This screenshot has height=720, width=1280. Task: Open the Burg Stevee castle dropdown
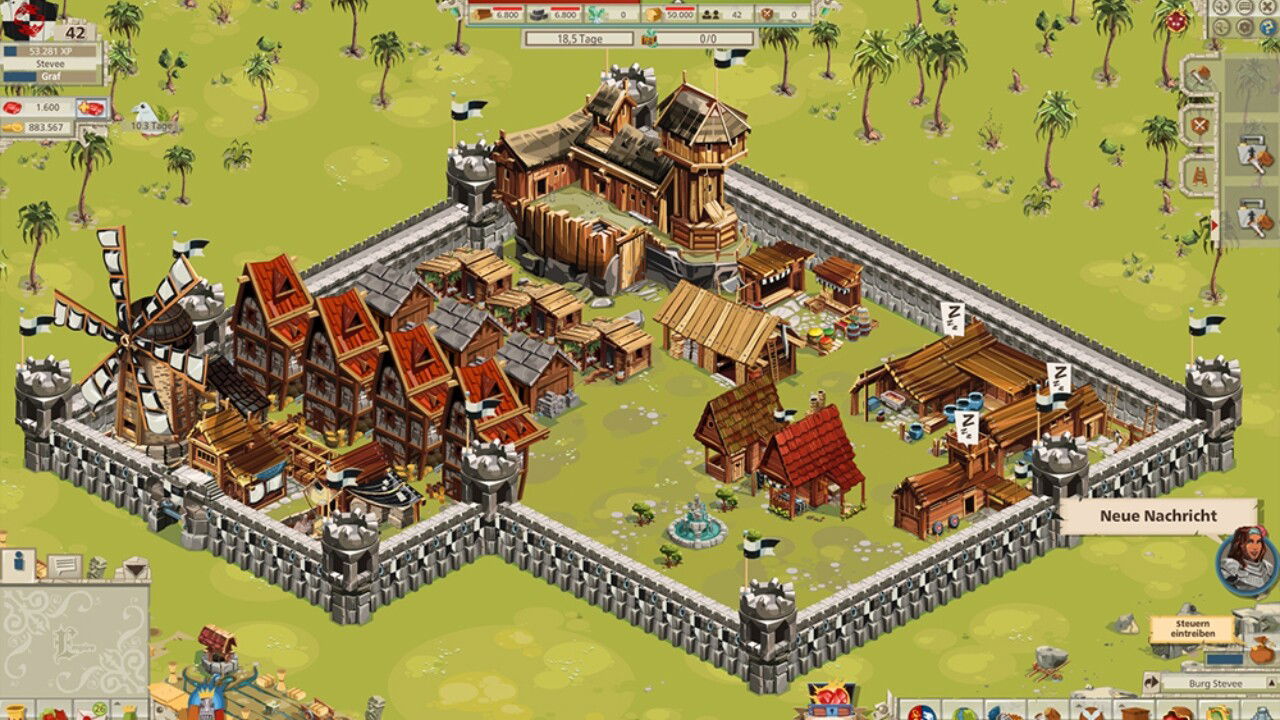1215,684
